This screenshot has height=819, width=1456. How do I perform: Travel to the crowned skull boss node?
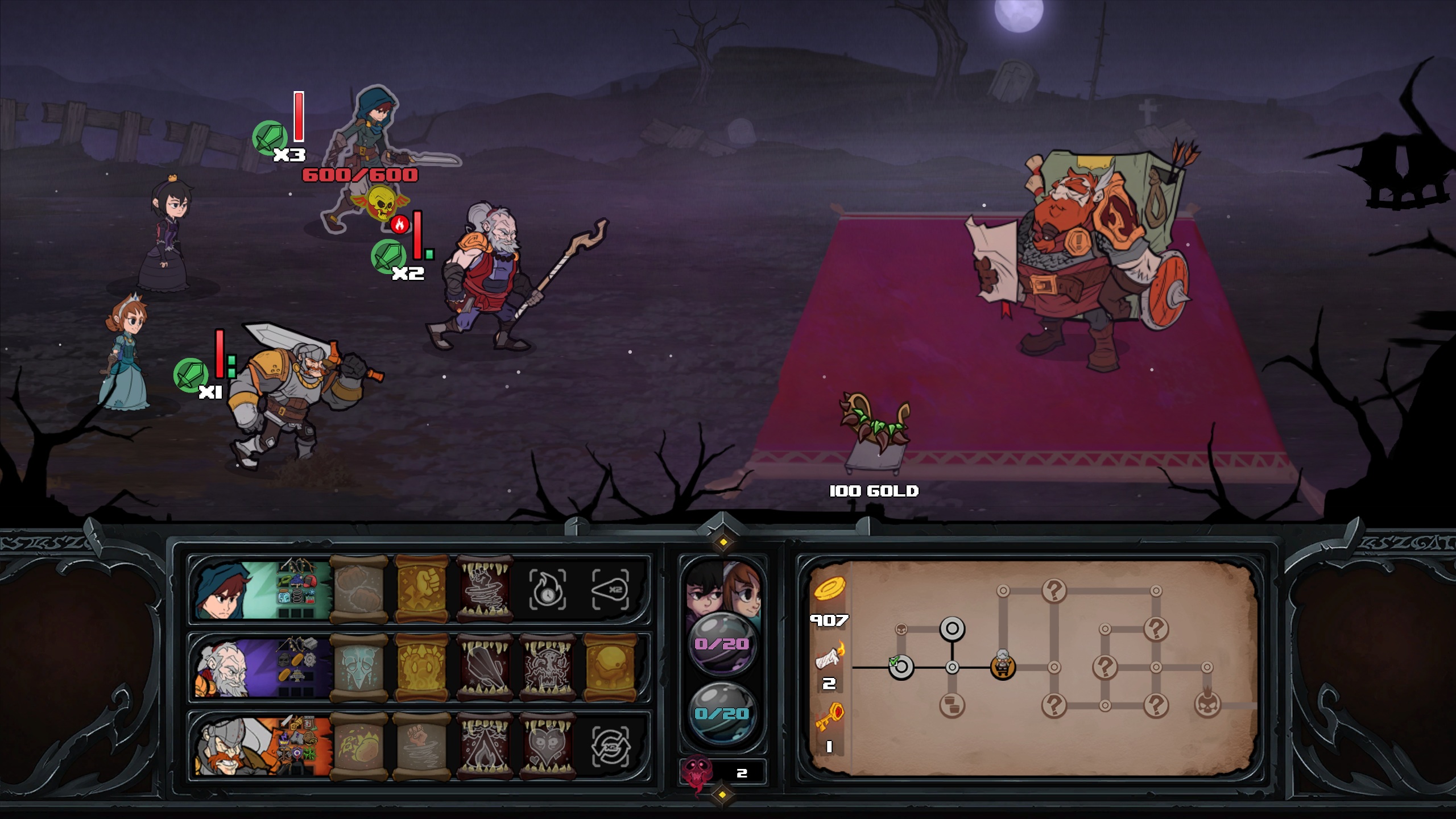tap(1207, 706)
